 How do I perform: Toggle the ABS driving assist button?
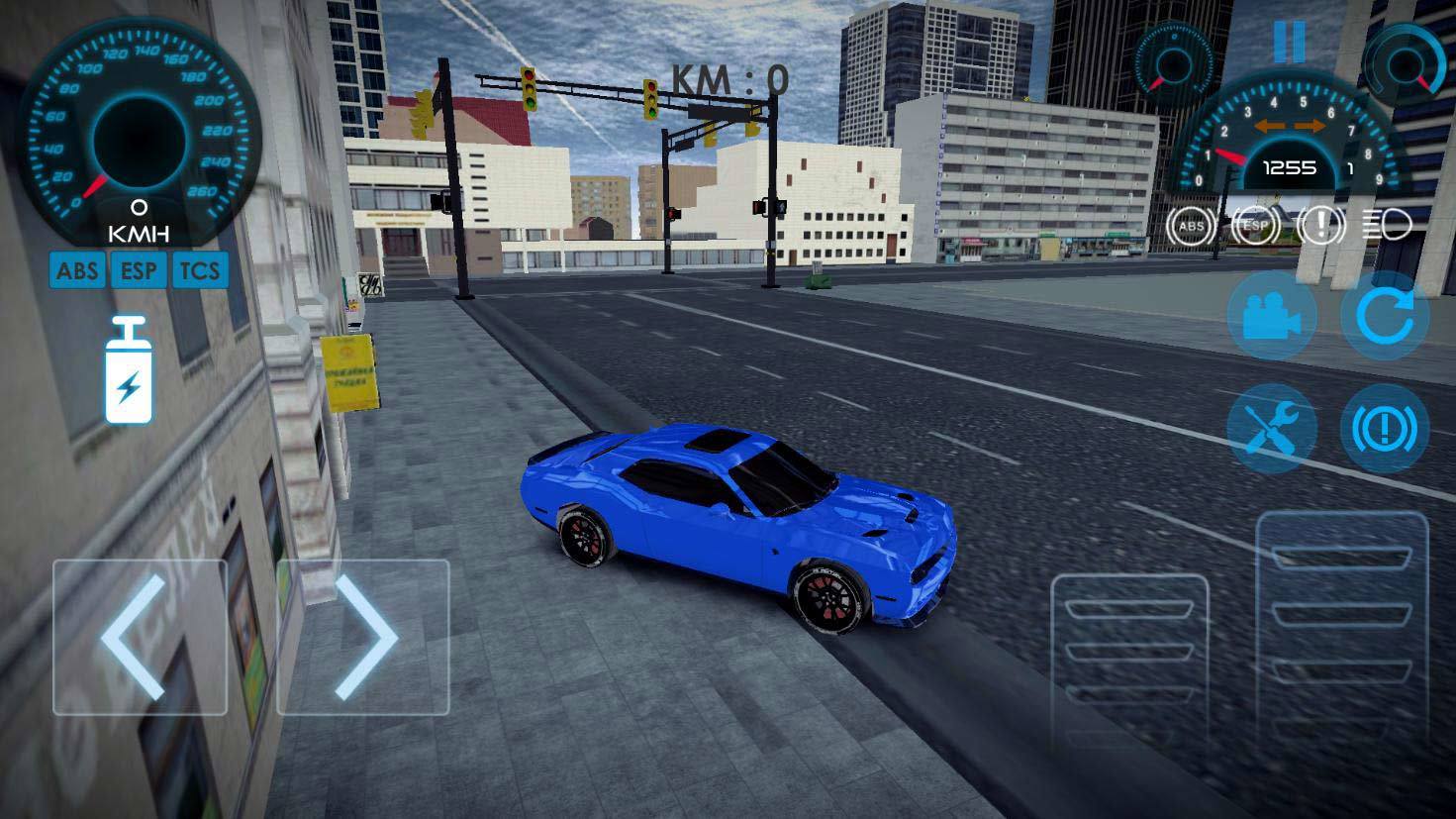click(77, 270)
